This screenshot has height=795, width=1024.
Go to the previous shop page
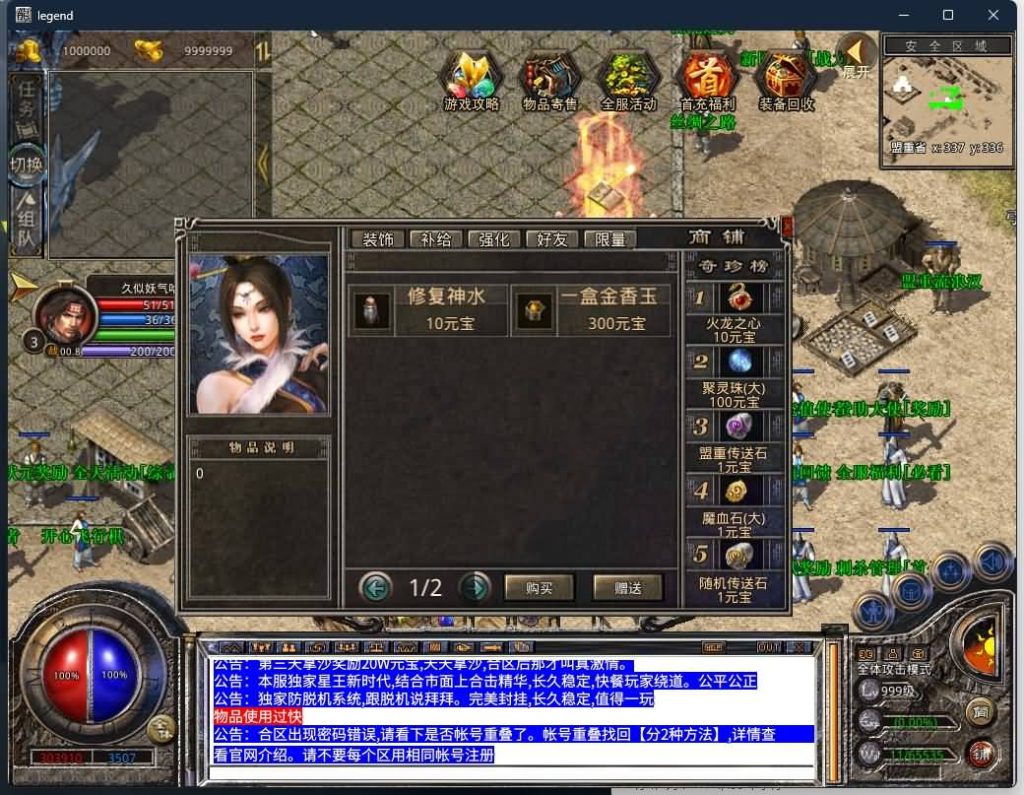click(375, 587)
